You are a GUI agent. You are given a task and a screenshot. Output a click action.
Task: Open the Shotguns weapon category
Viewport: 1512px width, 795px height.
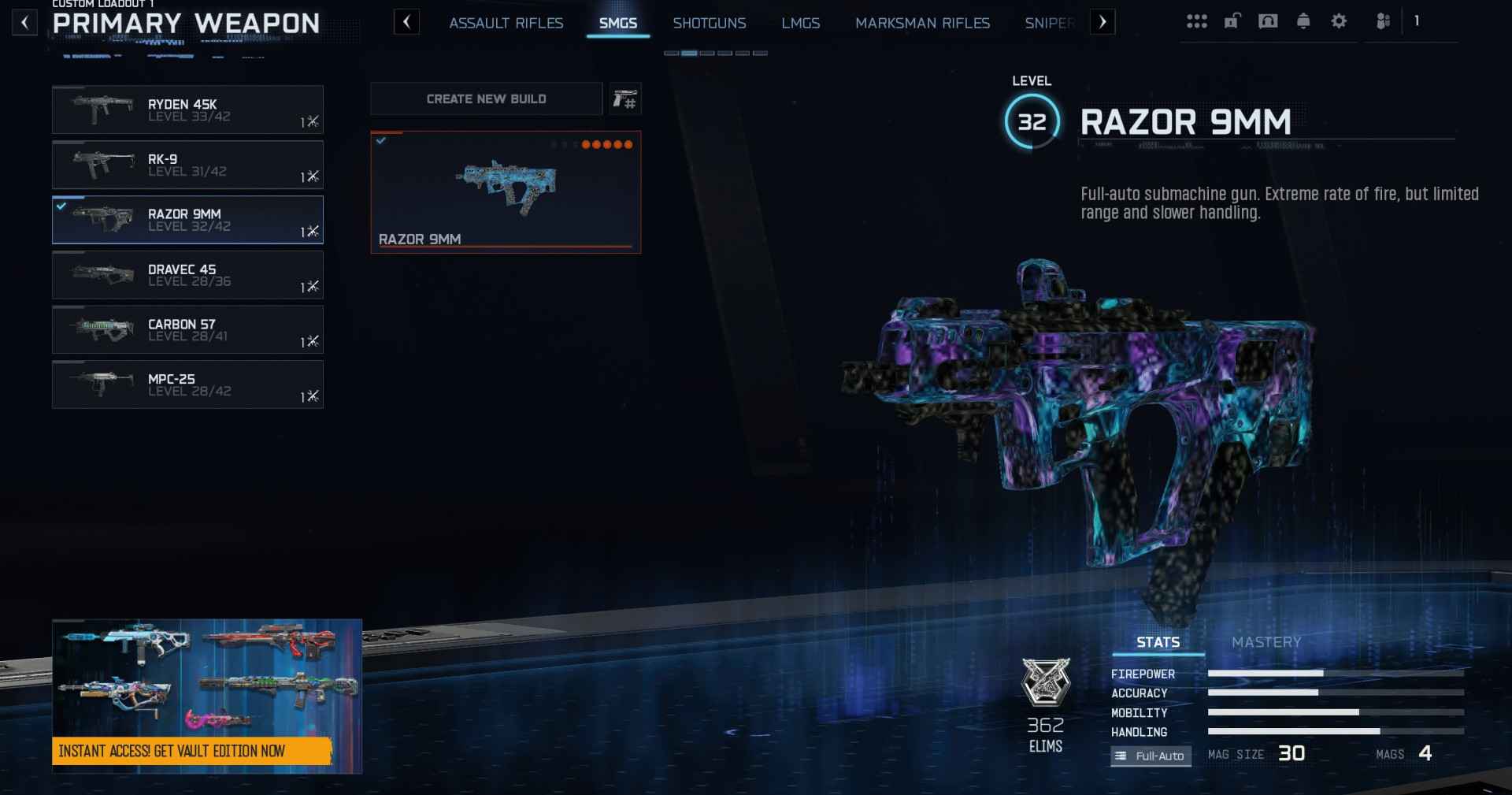709,24
